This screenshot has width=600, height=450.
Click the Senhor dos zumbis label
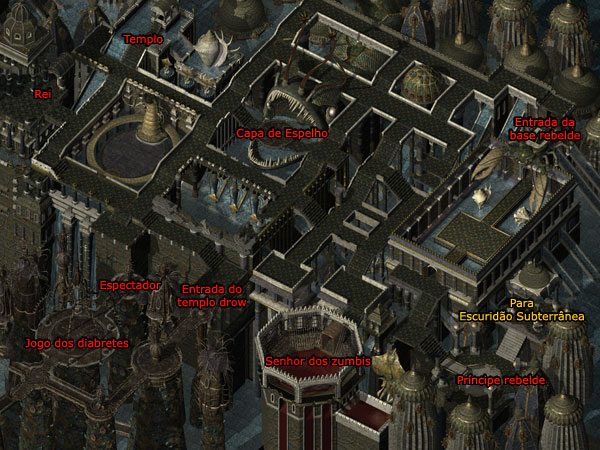coord(318,360)
